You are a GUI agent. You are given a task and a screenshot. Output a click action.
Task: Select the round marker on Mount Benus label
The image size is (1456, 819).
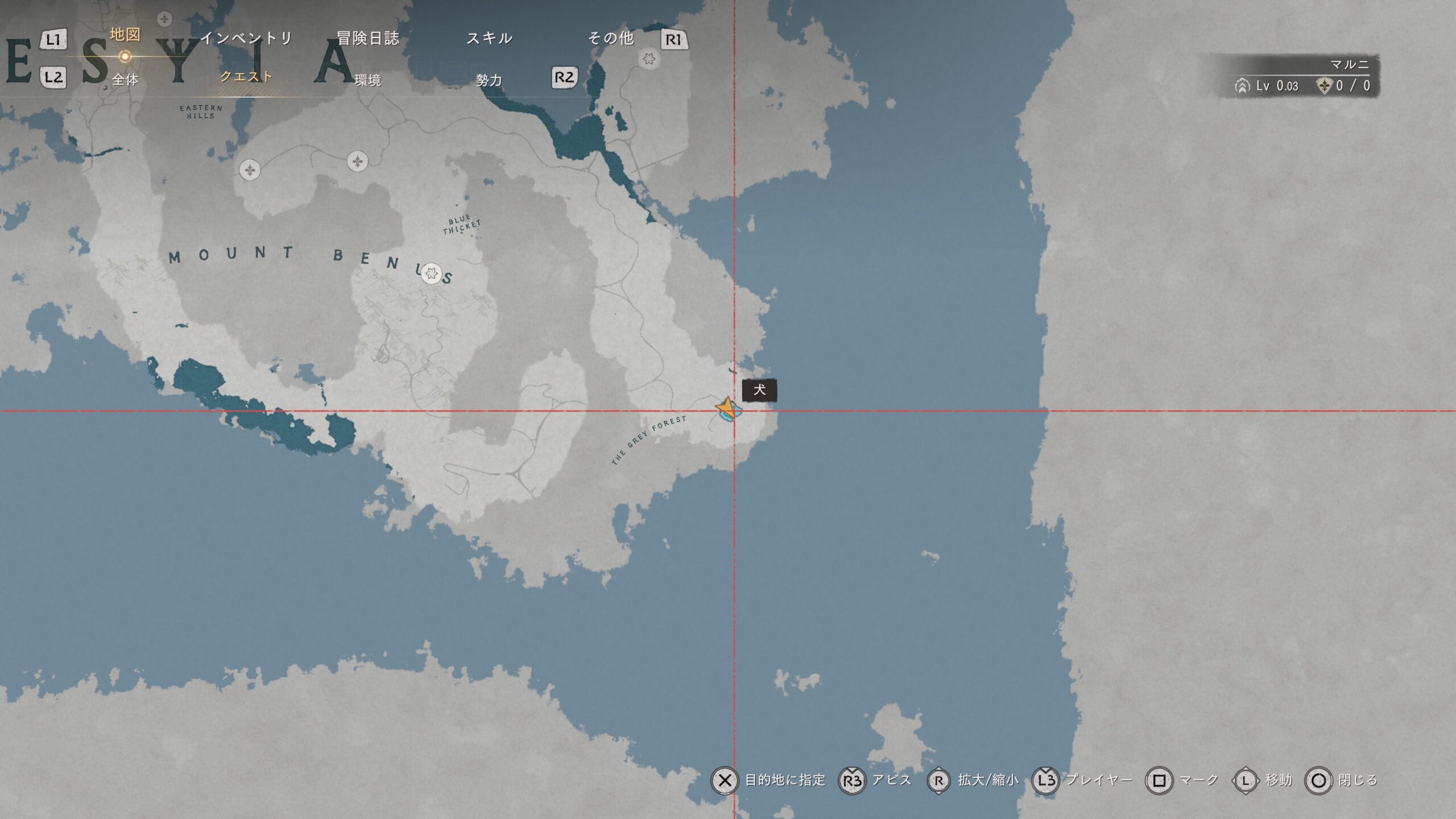(x=432, y=274)
